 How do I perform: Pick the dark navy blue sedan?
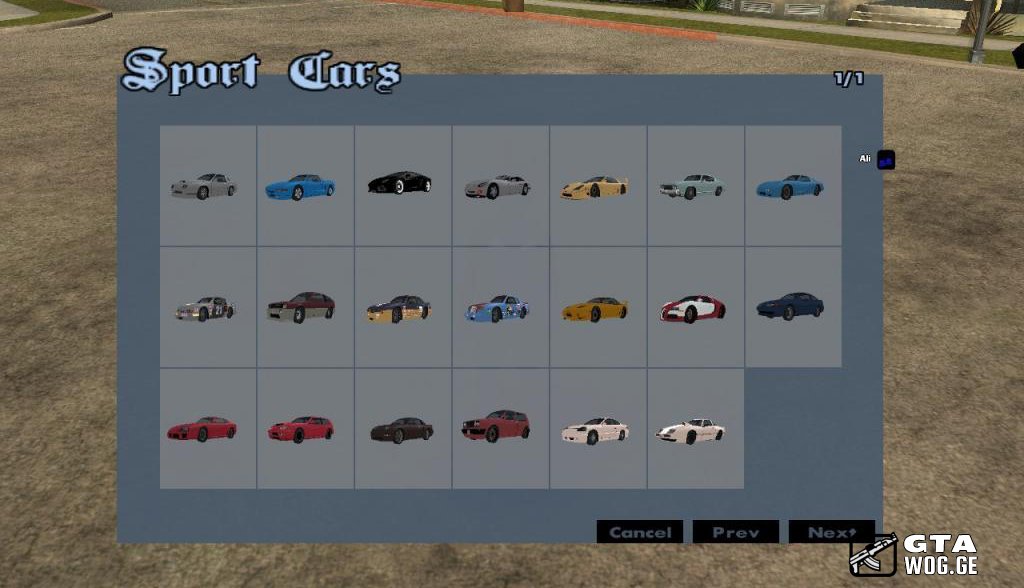pos(791,306)
